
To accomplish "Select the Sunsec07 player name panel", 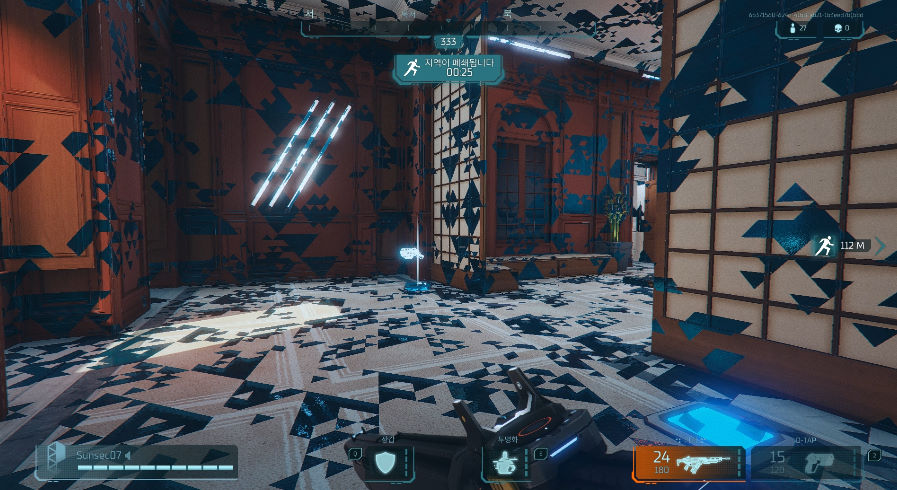I will 138,461.
